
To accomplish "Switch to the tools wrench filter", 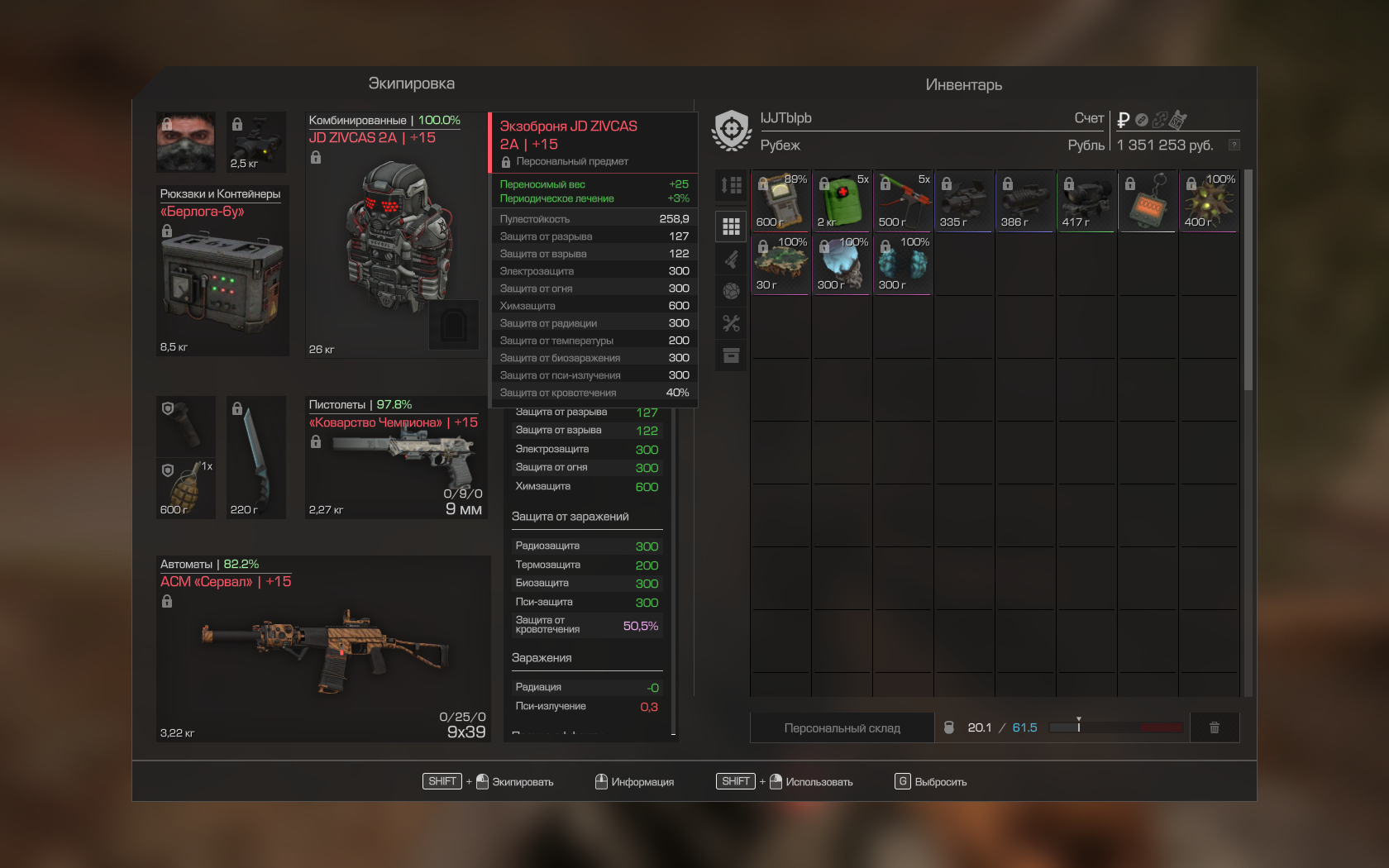I will click(731, 323).
